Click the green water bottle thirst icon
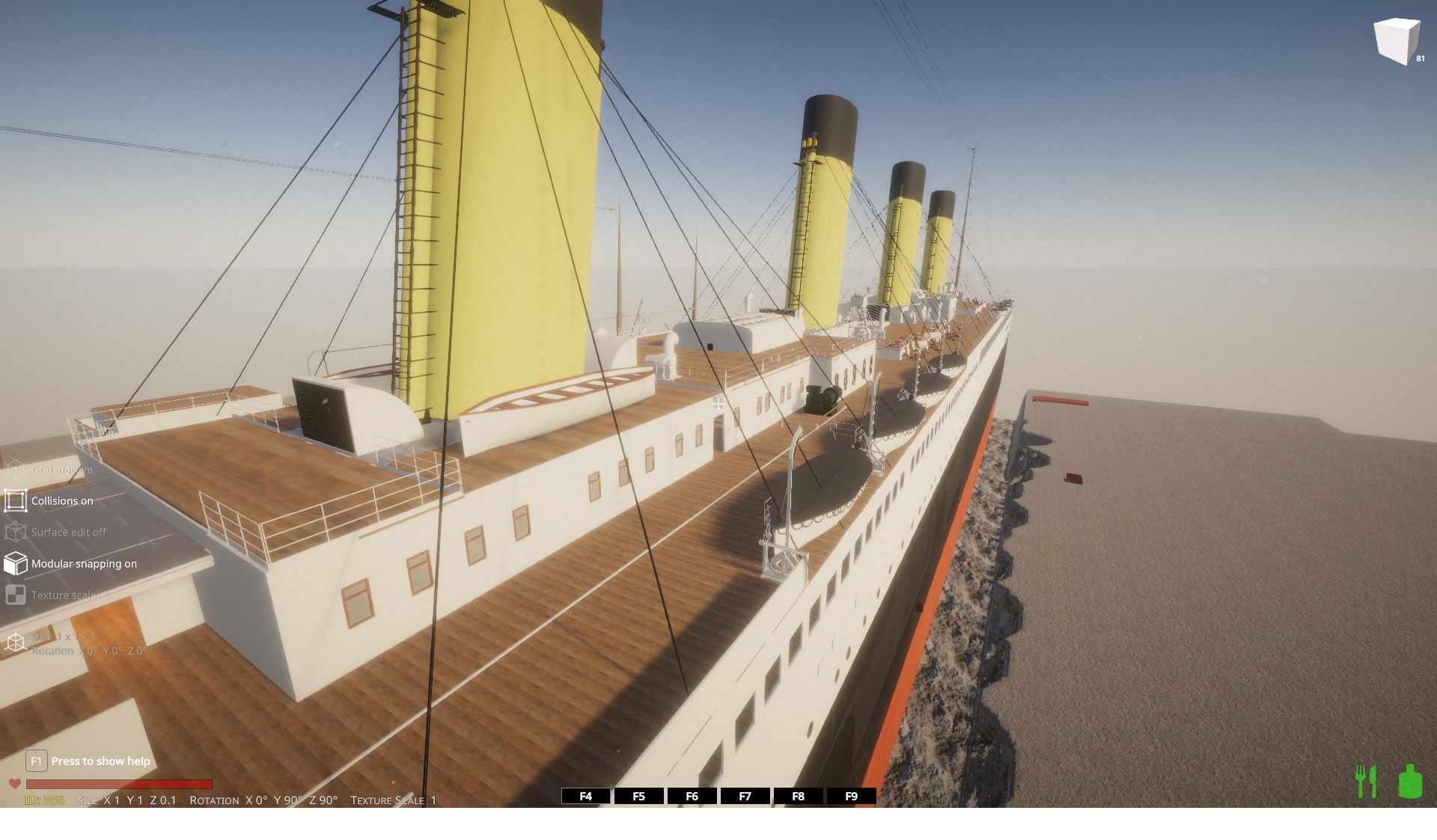Image resolution: width=1437 pixels, height=840 pixels. coord(1410,781)
